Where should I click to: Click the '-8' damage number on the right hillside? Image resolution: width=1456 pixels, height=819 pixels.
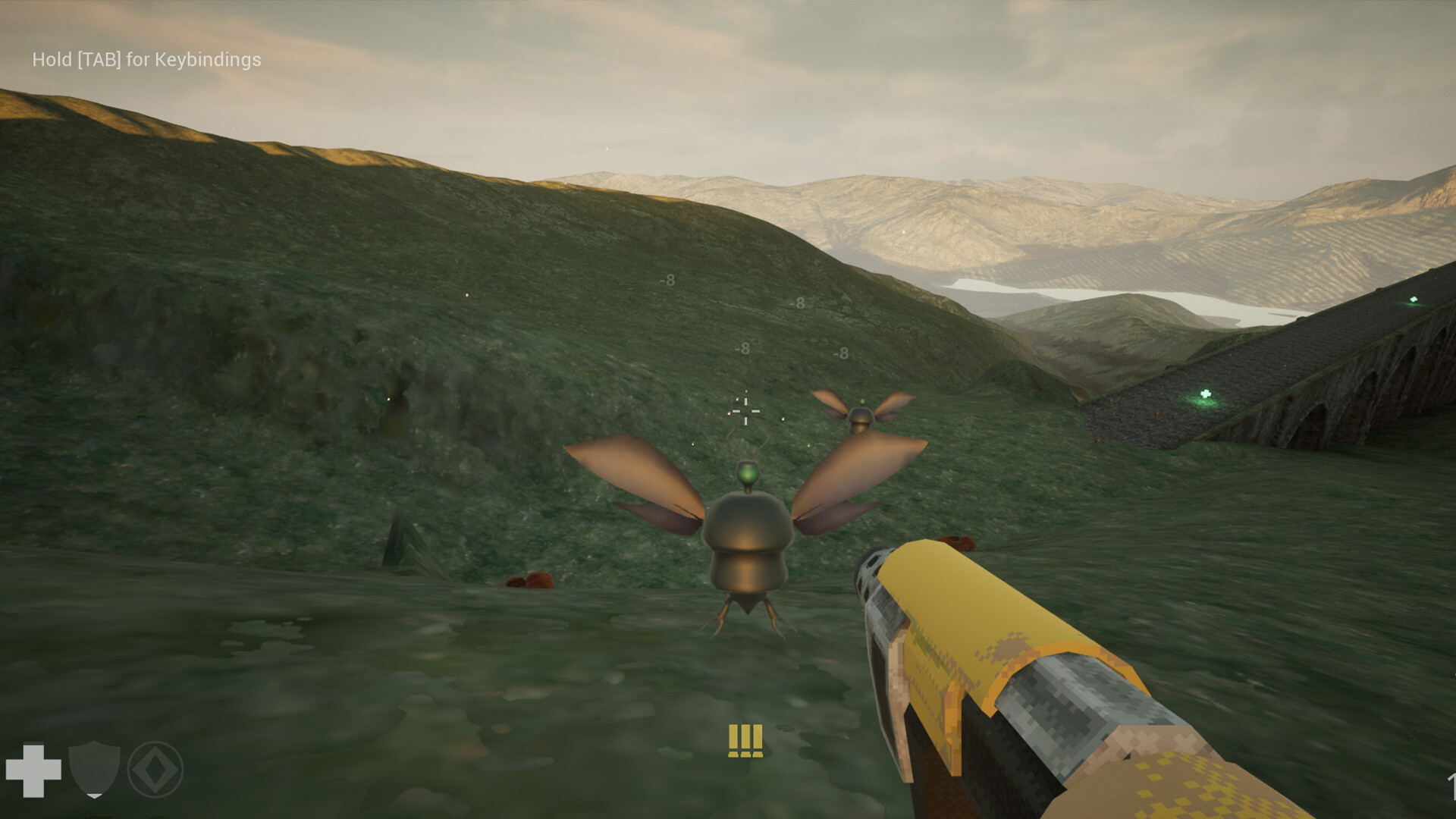click(842, 353)
